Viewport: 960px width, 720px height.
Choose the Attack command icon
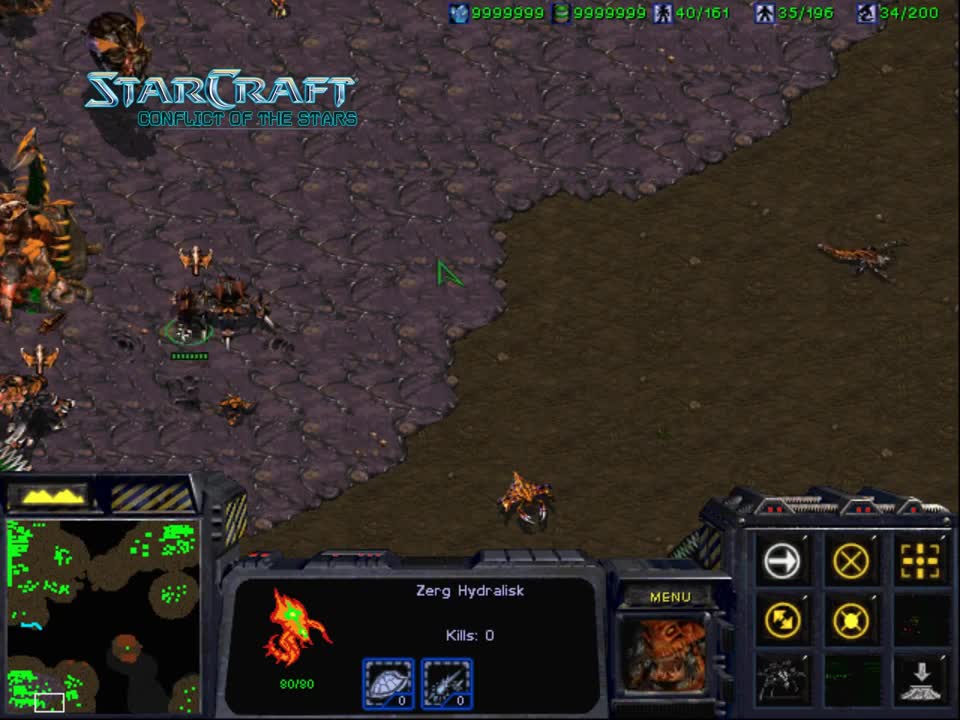pyautogui.click(x=919, y=561)
